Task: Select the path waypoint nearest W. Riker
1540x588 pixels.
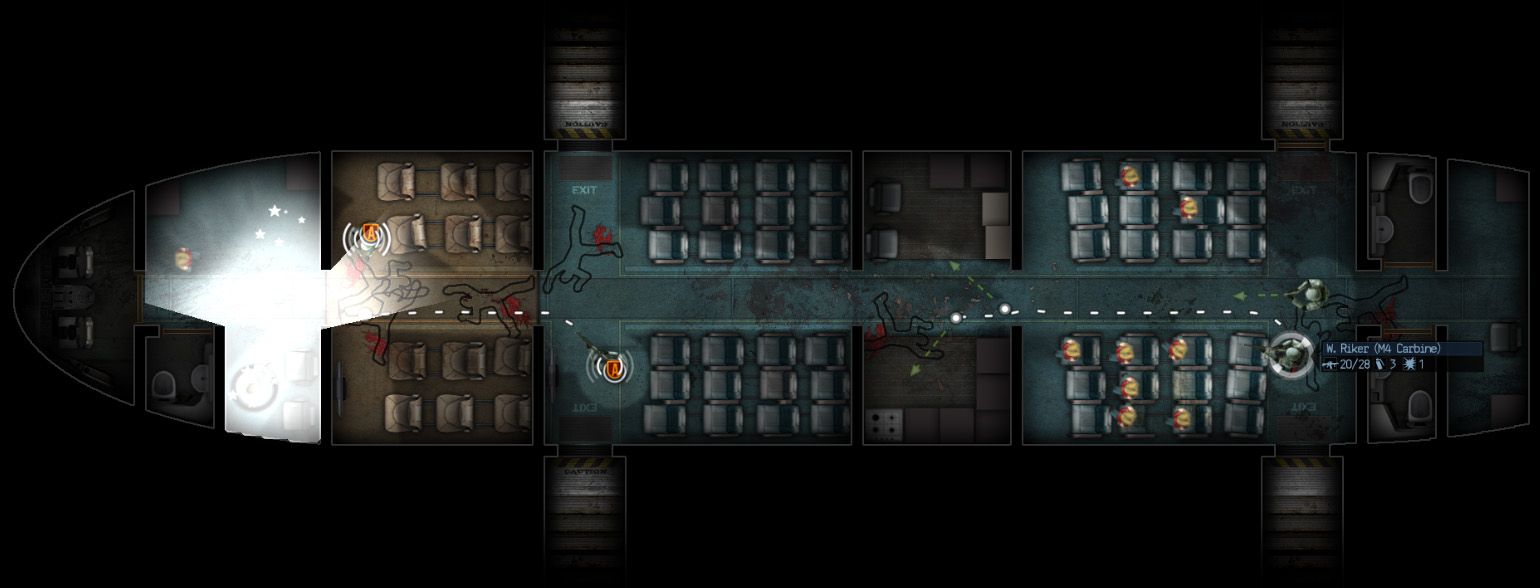Action: pos(1005,309)
